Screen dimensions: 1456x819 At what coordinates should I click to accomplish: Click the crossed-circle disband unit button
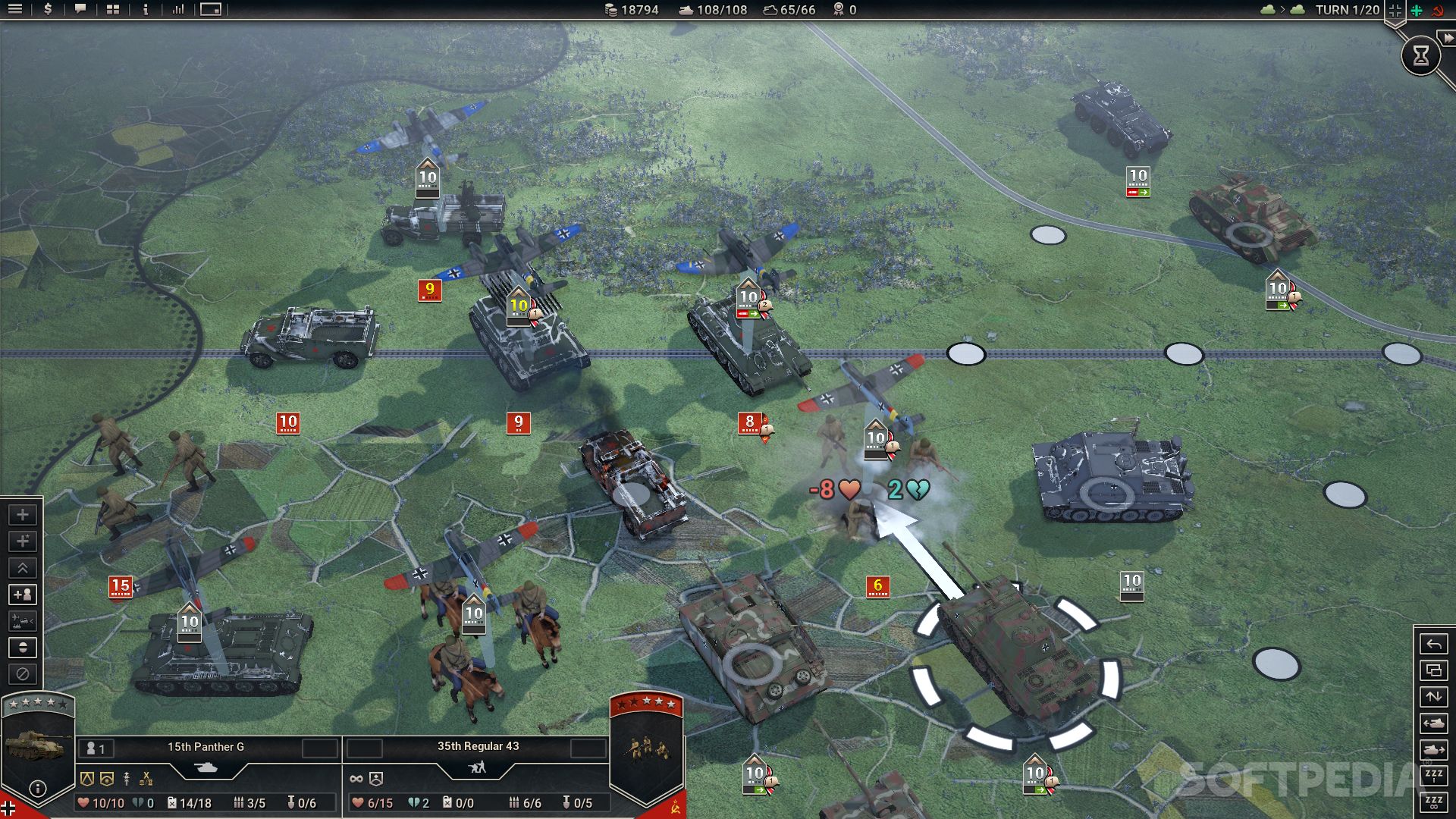point(23,673)
